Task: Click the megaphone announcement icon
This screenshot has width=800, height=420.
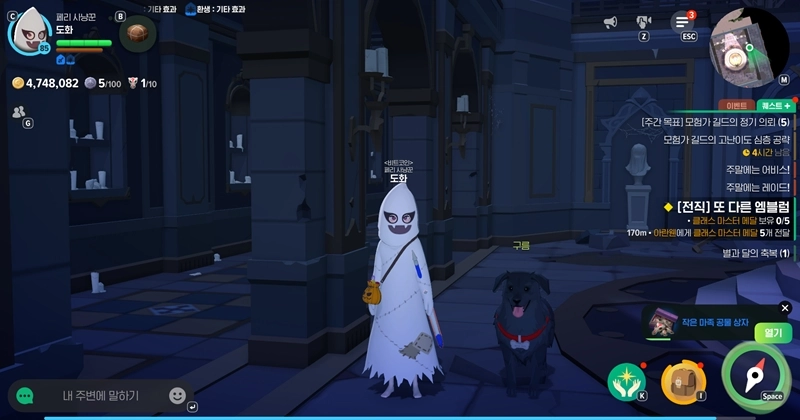Action: coord(610,22)
